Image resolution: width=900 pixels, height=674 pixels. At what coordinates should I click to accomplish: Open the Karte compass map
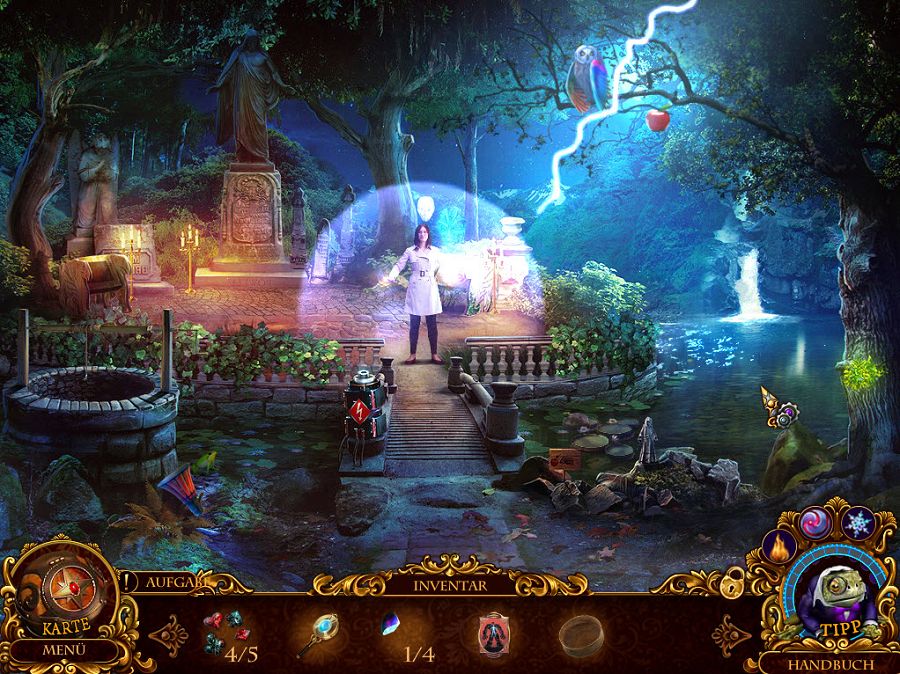click(x=66, y=598)
